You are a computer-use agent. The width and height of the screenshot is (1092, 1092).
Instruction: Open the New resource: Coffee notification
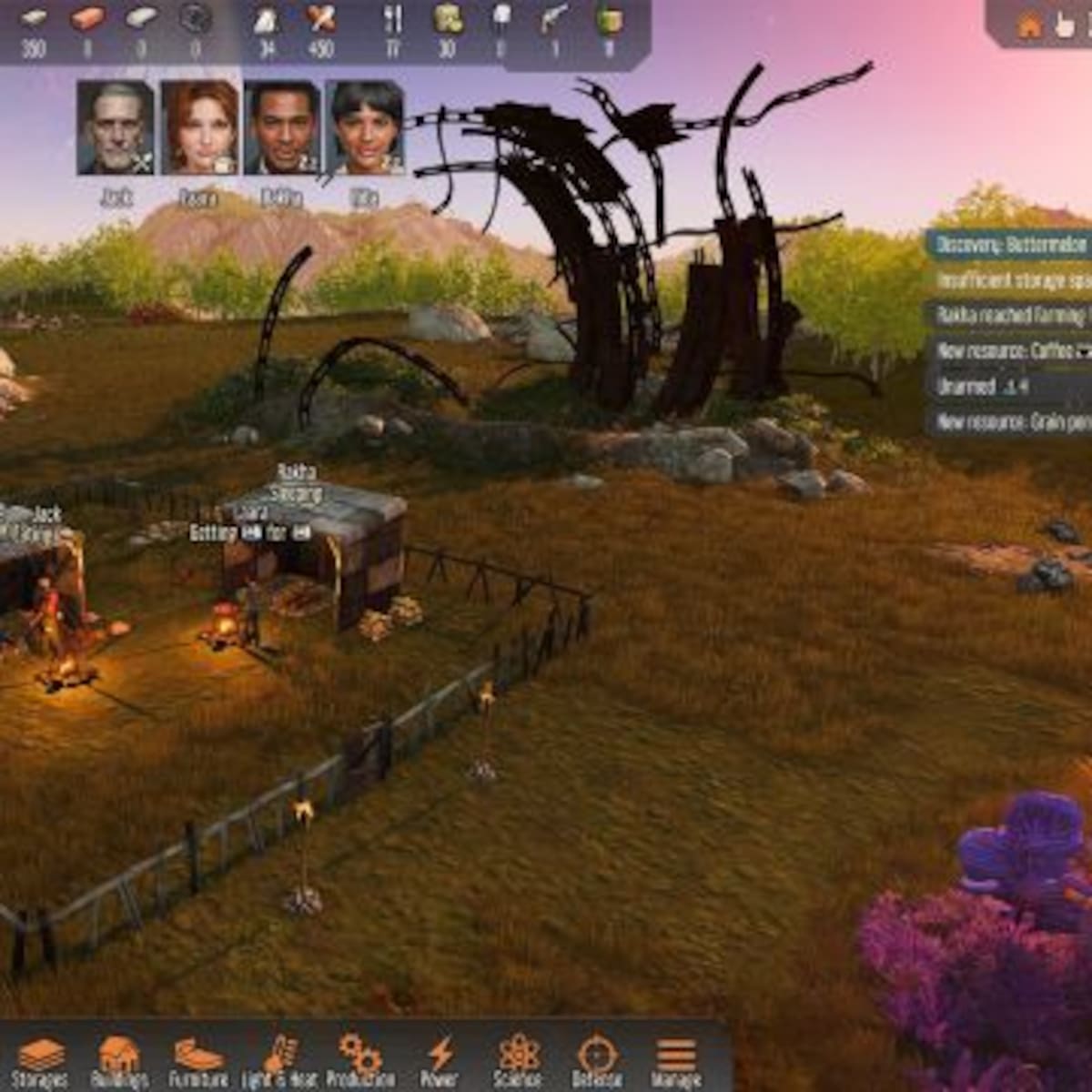point(1010,351)
